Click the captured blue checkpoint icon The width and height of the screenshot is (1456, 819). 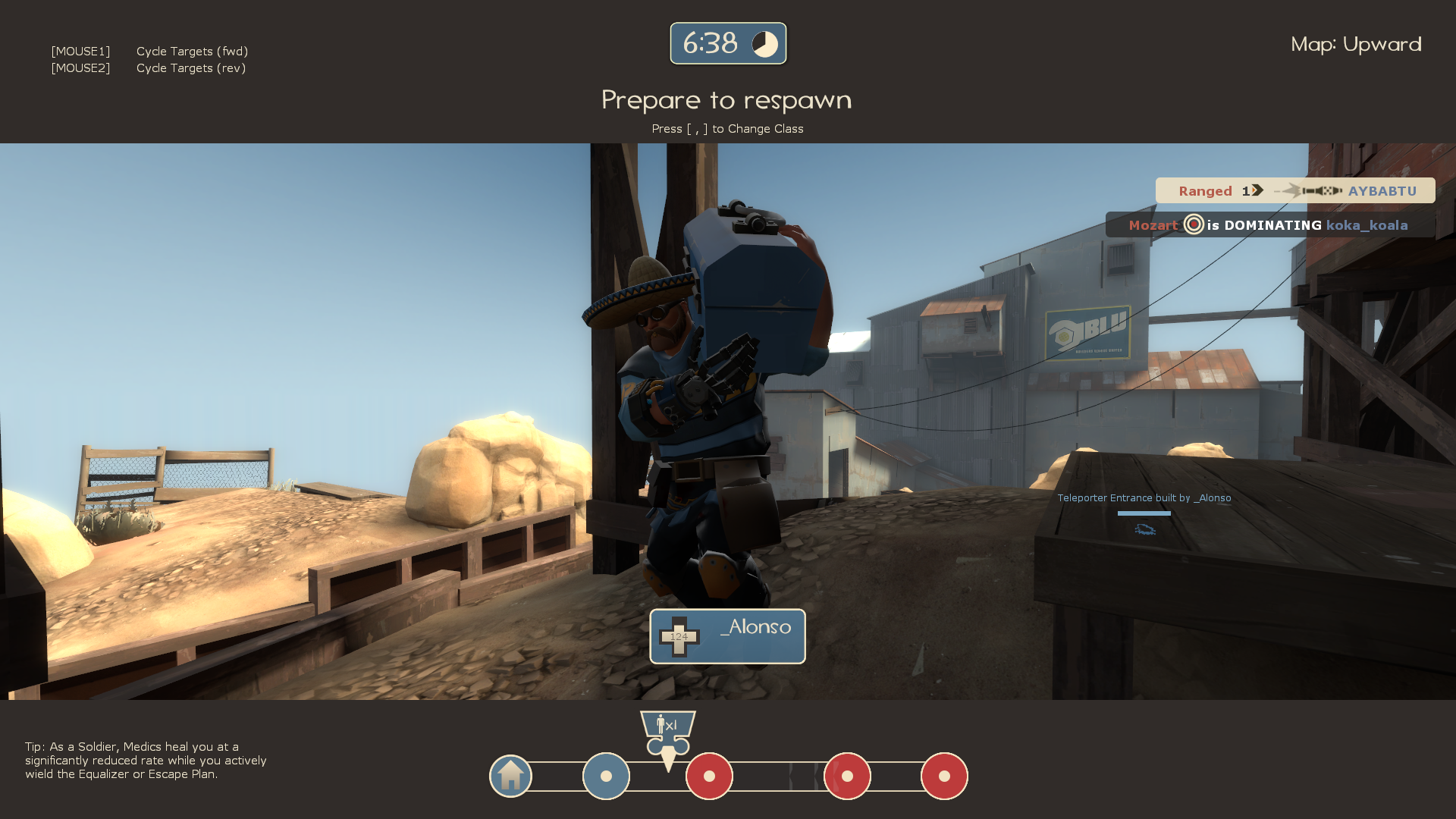[605, 776]
